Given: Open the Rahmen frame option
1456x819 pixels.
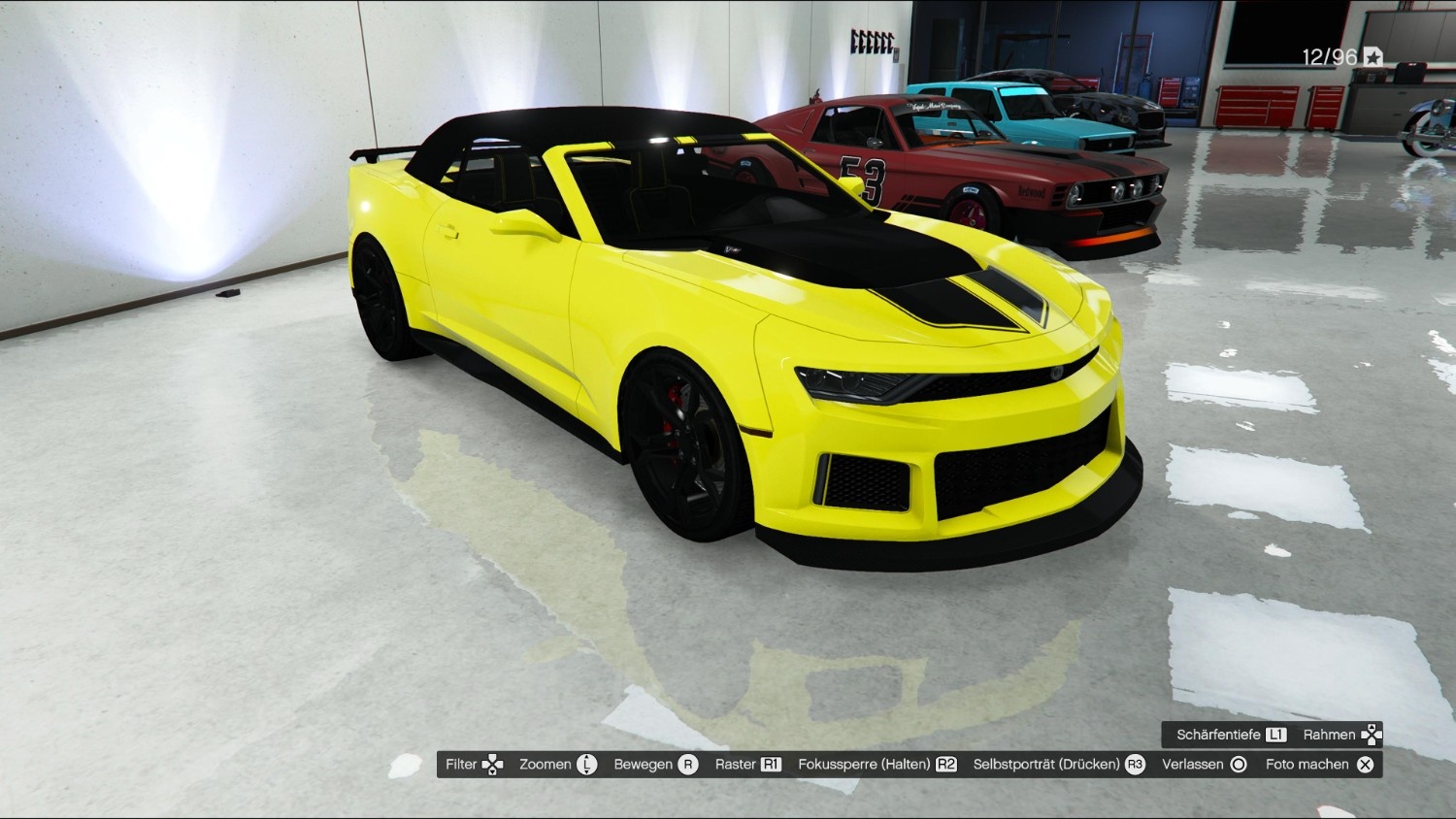Looking at the screenshot, I should coord(1340,735).
